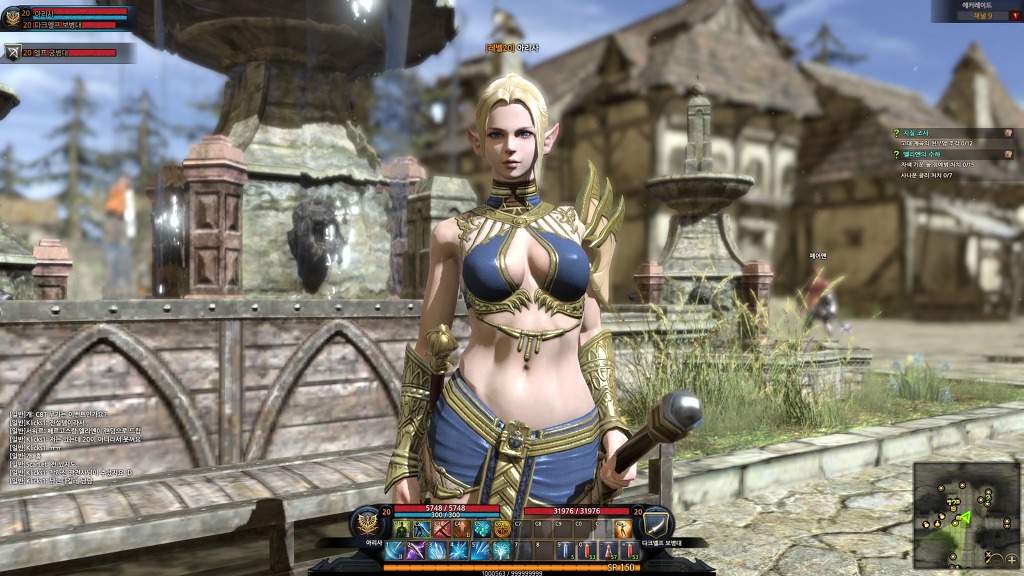Viewport: 1024px width, 576px height.
Task: Activate the green silhouette skill
Action: [x=402, y=529]
